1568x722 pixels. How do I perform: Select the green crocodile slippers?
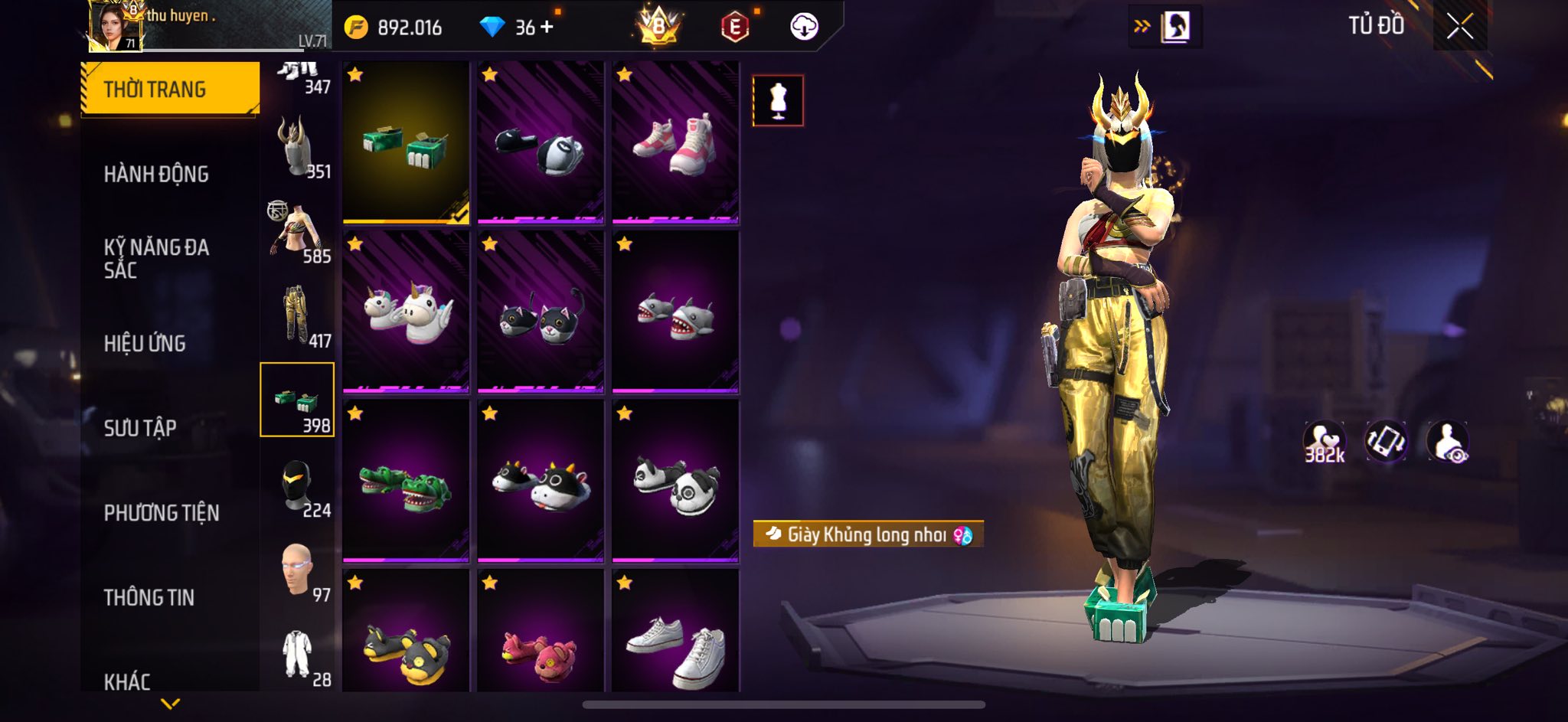click(x=406, y=481)
